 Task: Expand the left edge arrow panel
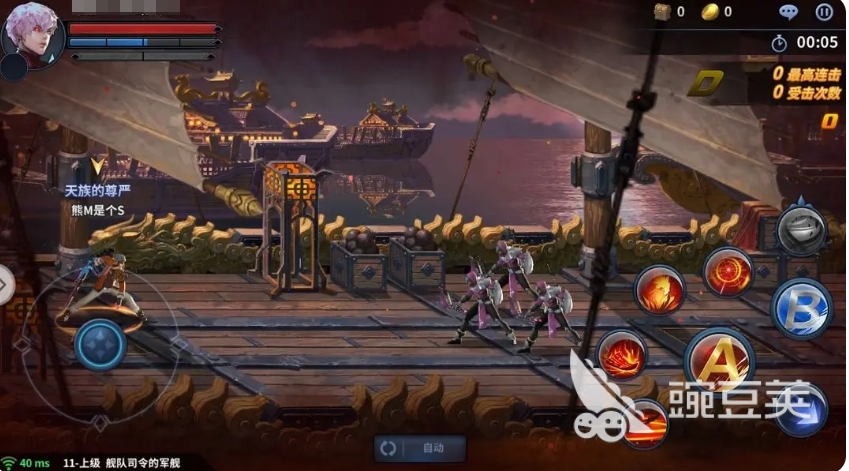coord(5,286)
